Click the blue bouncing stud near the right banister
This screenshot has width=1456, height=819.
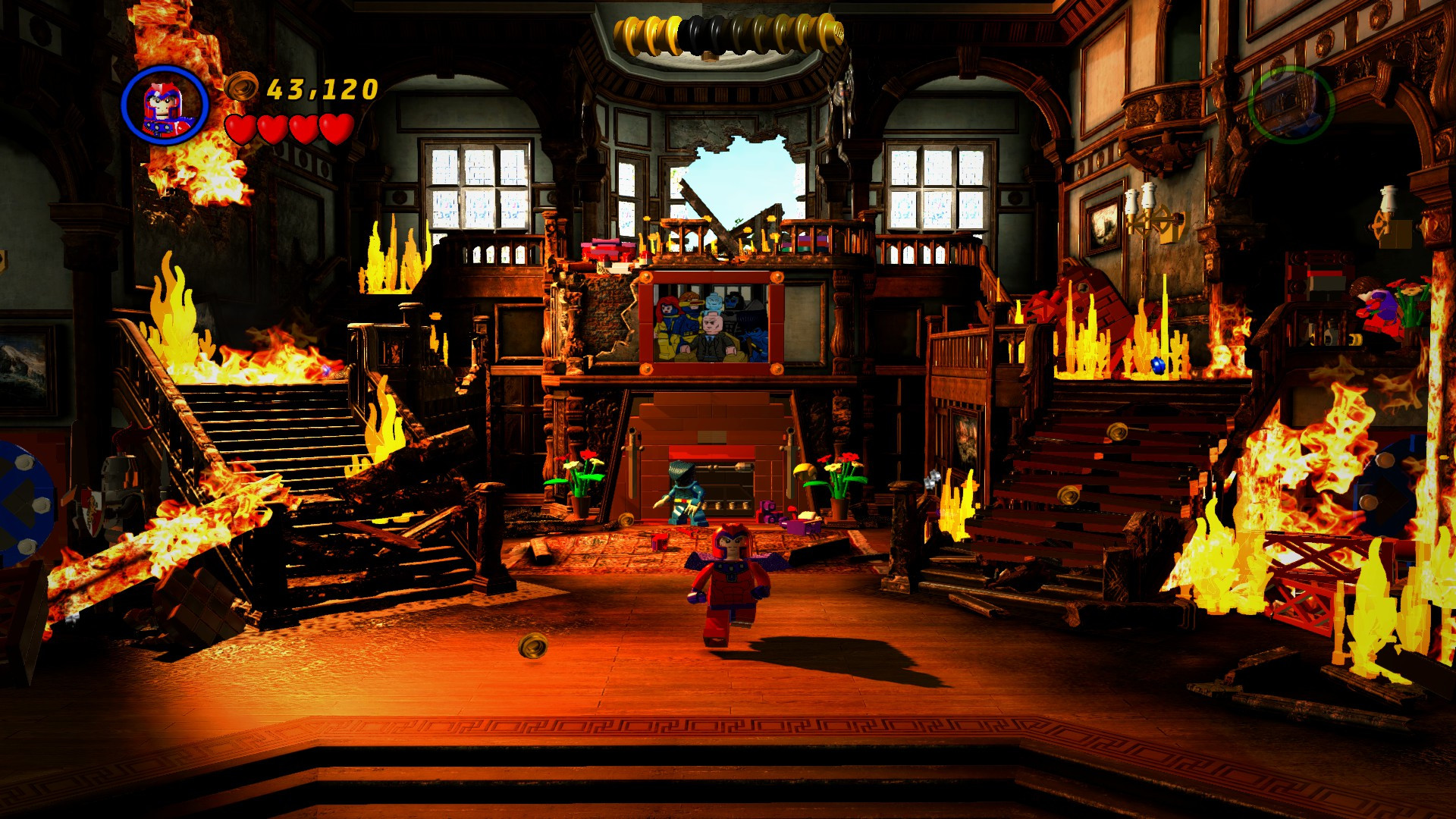1158,366
